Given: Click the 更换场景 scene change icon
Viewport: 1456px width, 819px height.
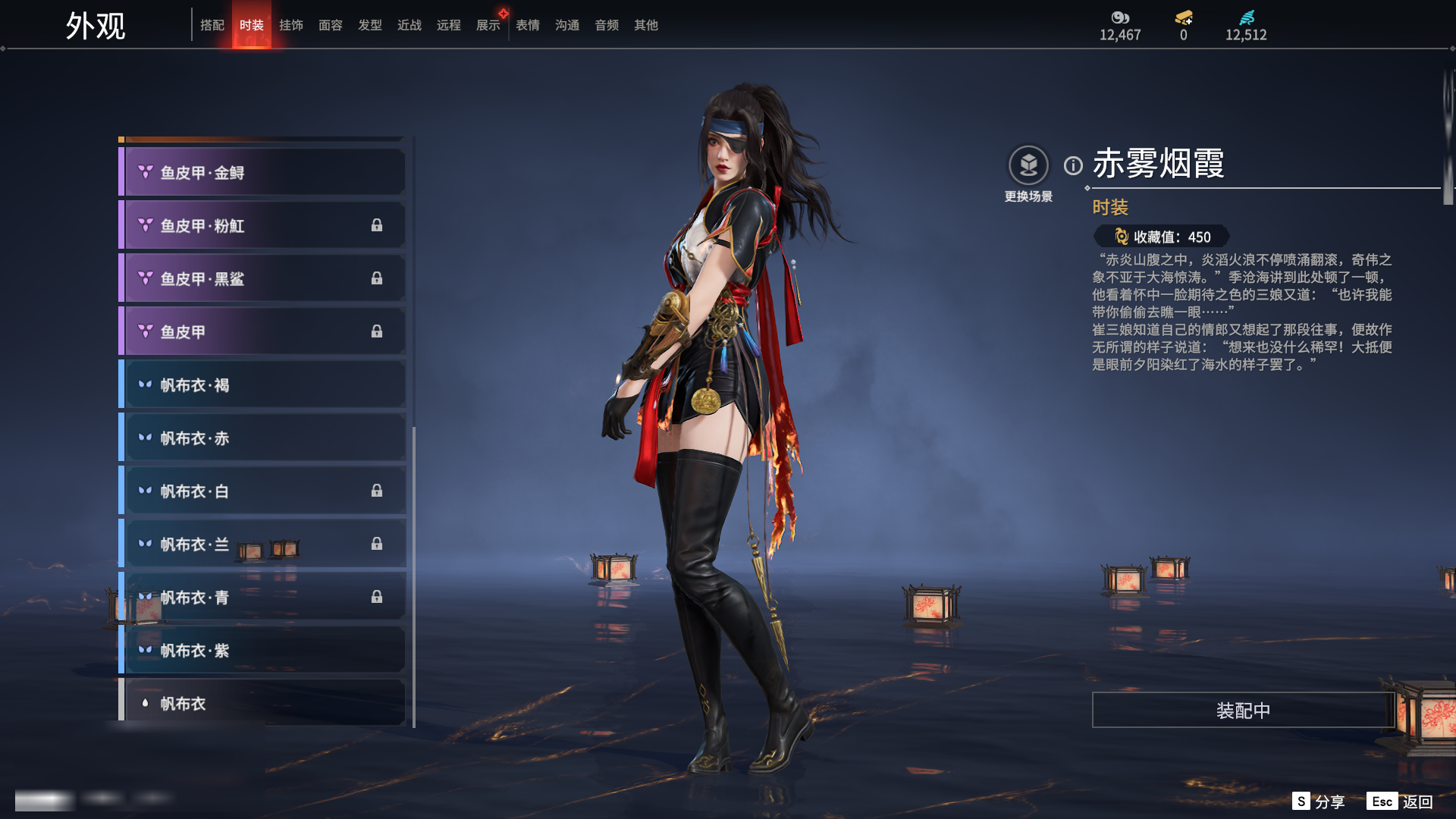Looking at the screenshot, I should coord(1028,166).
